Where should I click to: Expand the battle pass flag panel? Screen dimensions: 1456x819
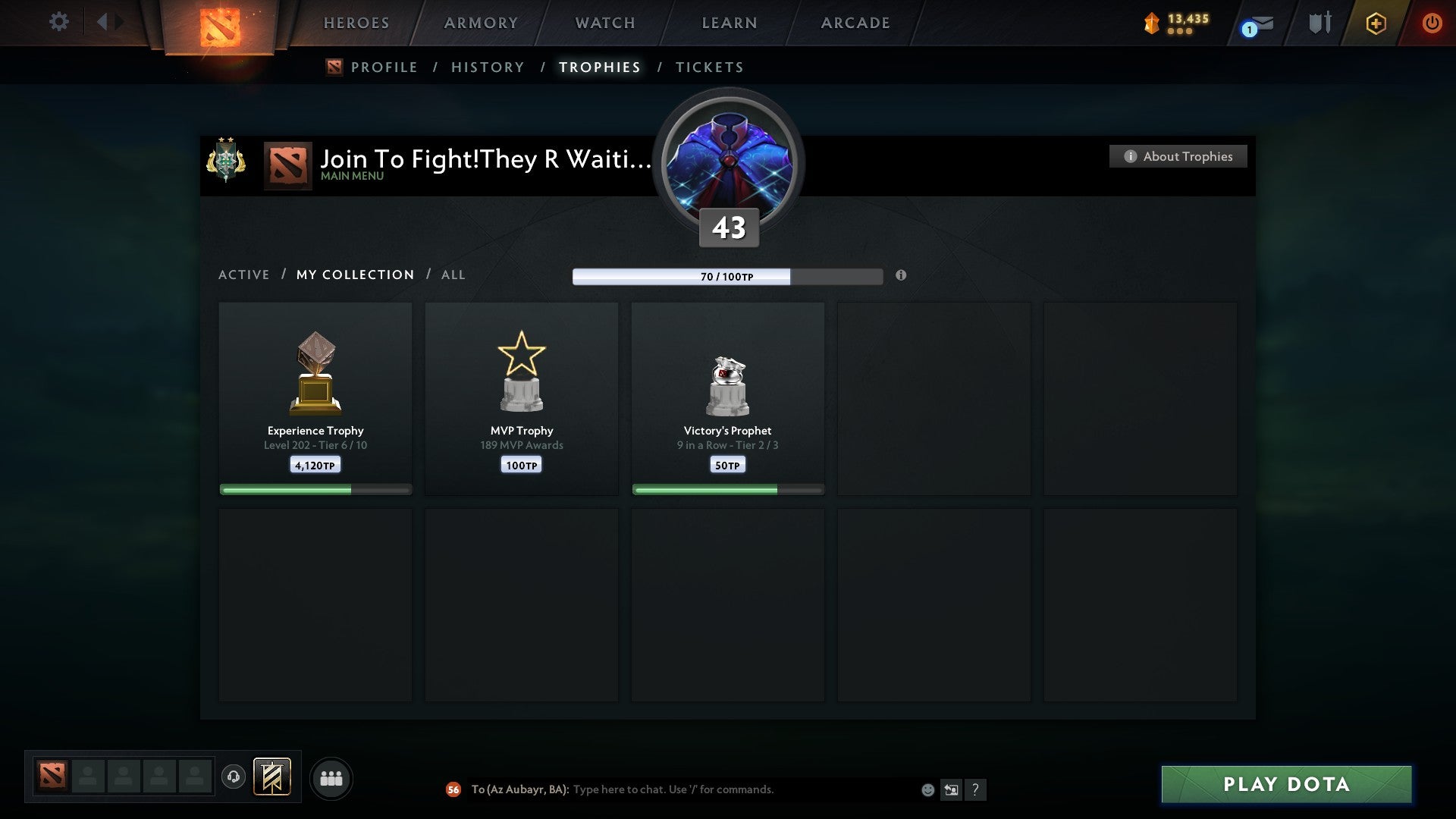[271, 778]
